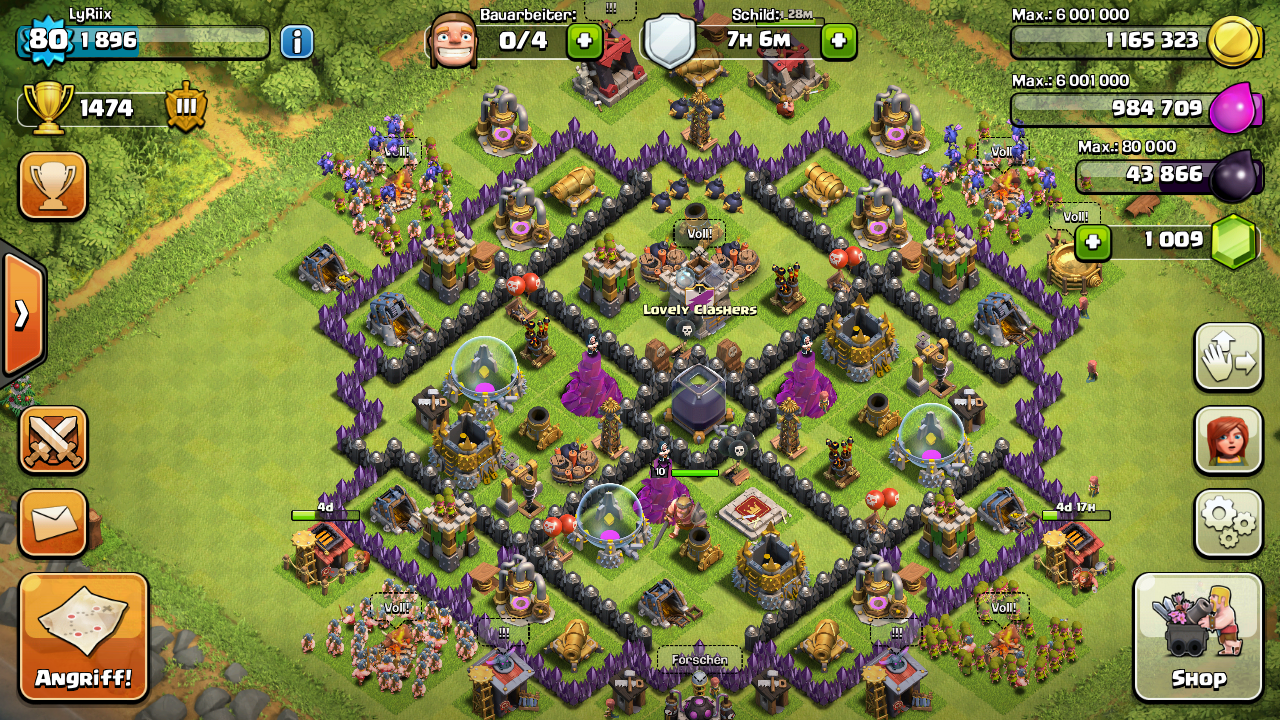Buy shield time using the green plus
The height and width of the screenshot is (720, 1280).
838,41
